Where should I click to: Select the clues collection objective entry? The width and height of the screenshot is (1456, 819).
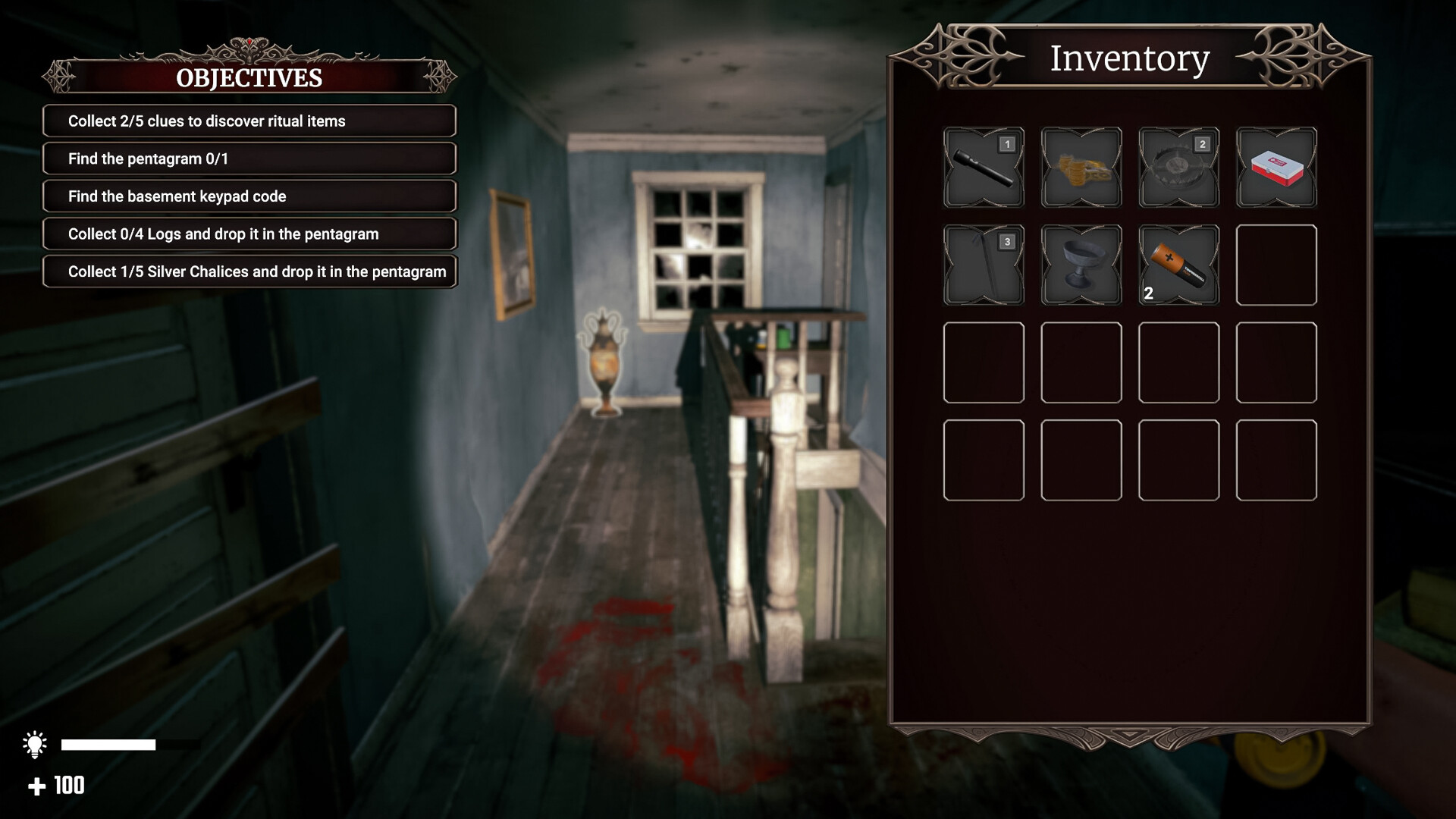249,121
